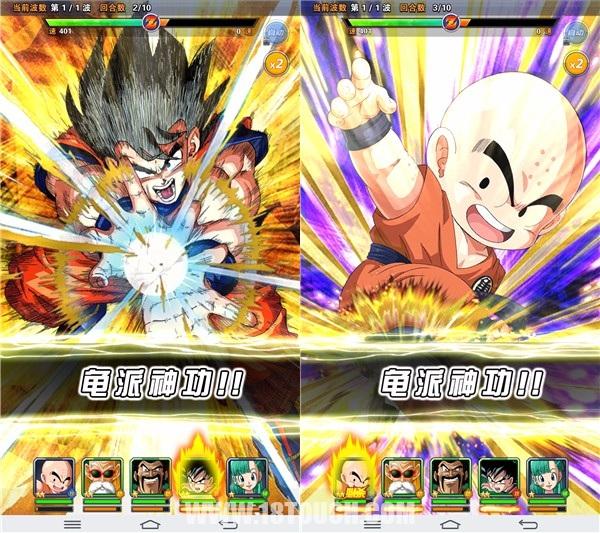This screenshot has height=533, width=600.
Task: Choose the non-glowing Goku portrait card
Action: tap(499, 478)
